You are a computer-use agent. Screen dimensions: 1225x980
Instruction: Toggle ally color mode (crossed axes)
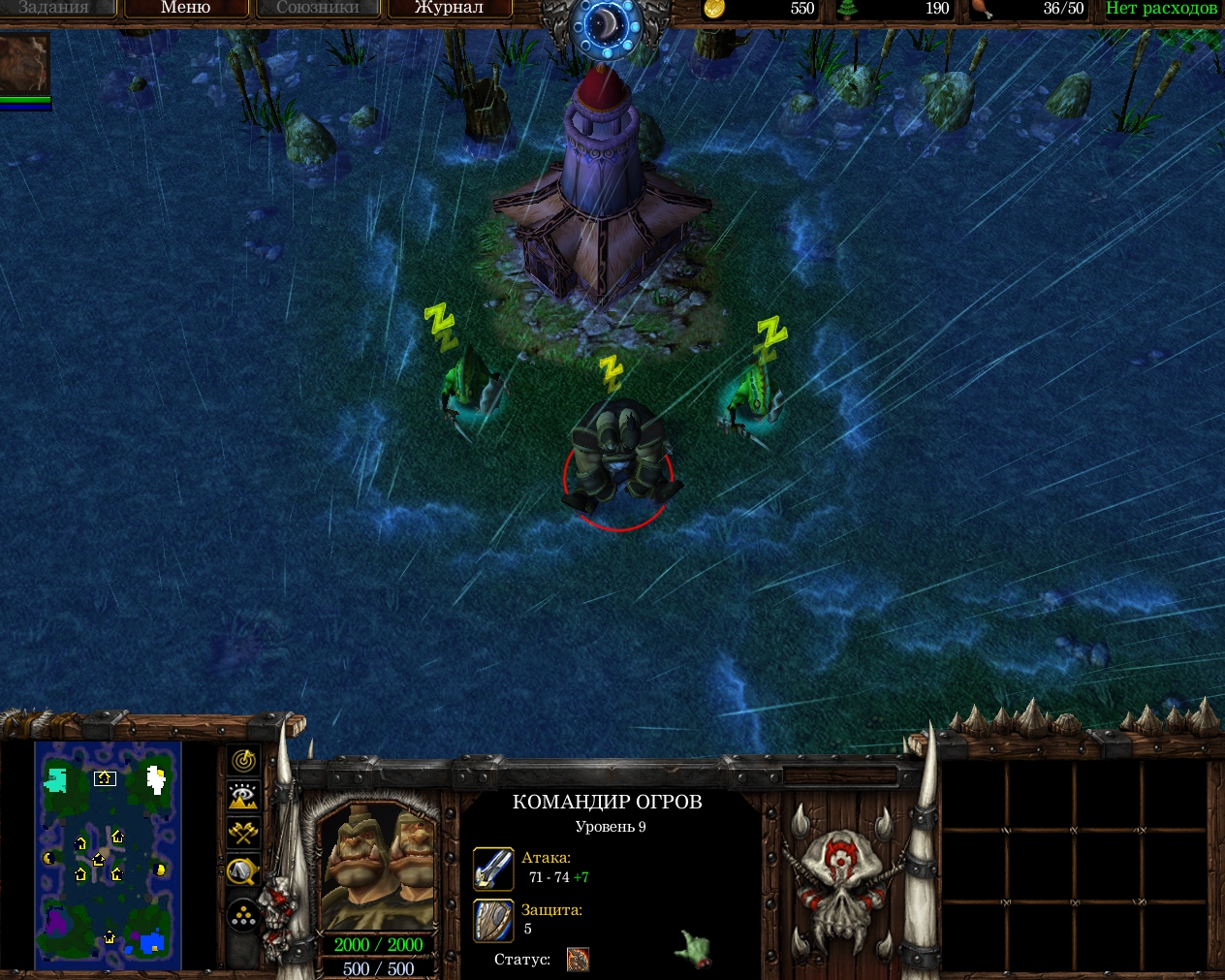(243, 834)
